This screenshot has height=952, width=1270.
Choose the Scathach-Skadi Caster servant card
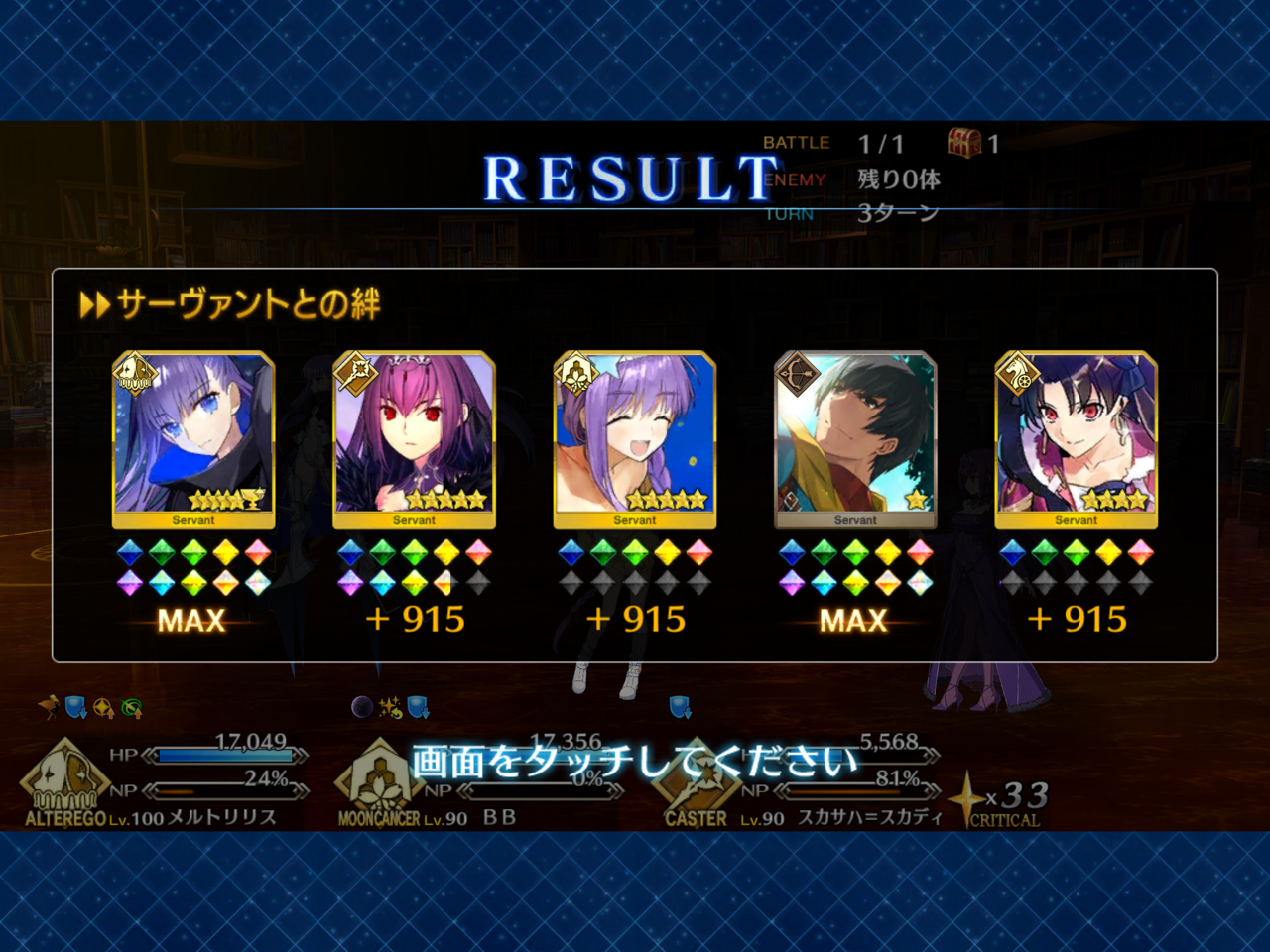point(414,436)
